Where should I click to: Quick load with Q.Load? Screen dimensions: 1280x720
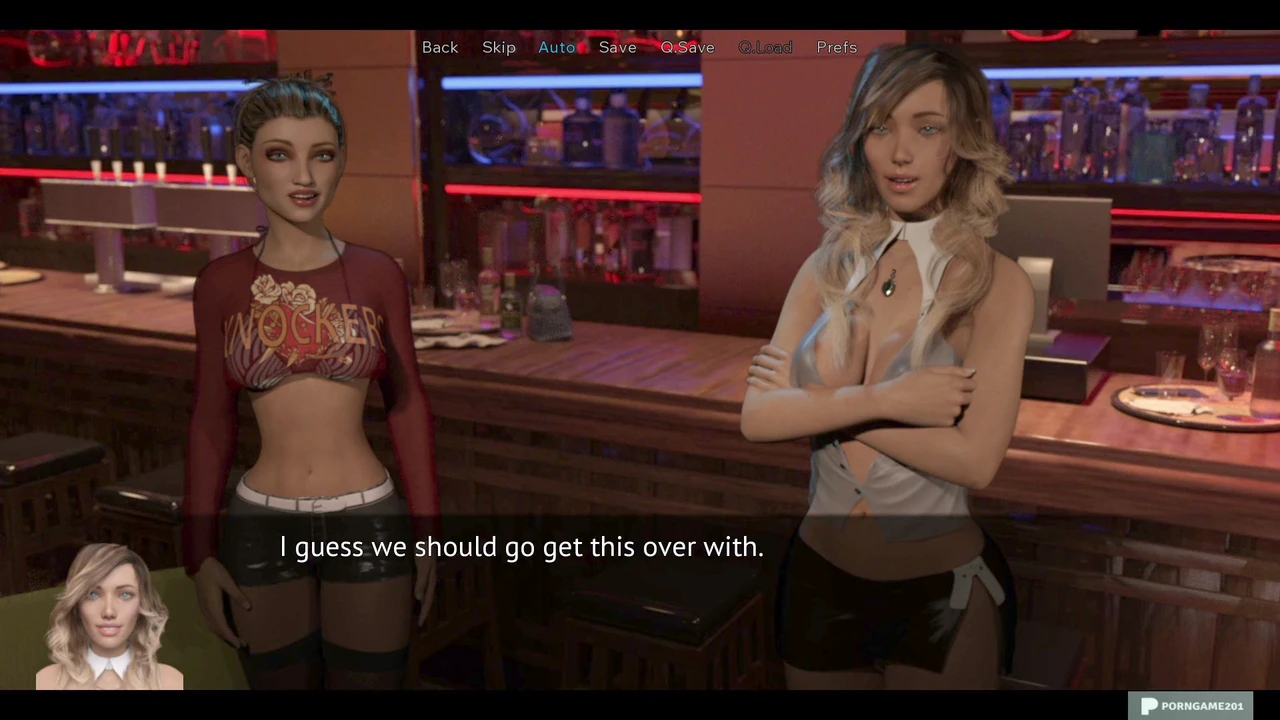click(x=765, y=47)
